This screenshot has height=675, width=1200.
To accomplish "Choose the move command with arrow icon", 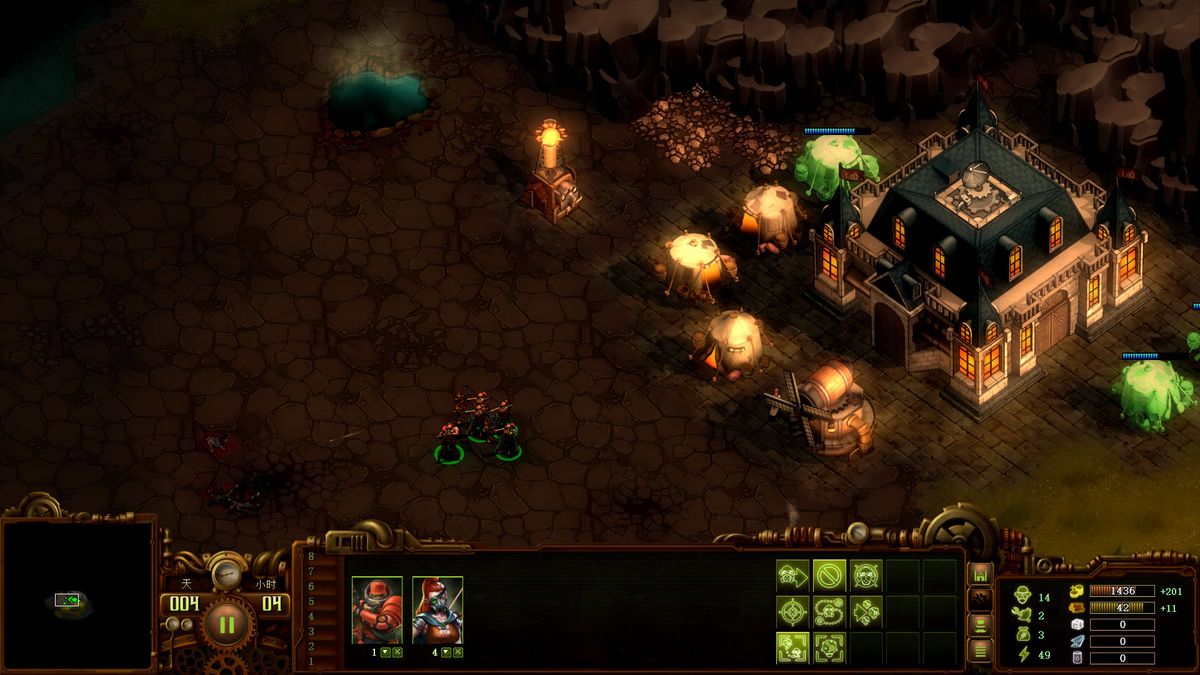I will click(792, 575).
